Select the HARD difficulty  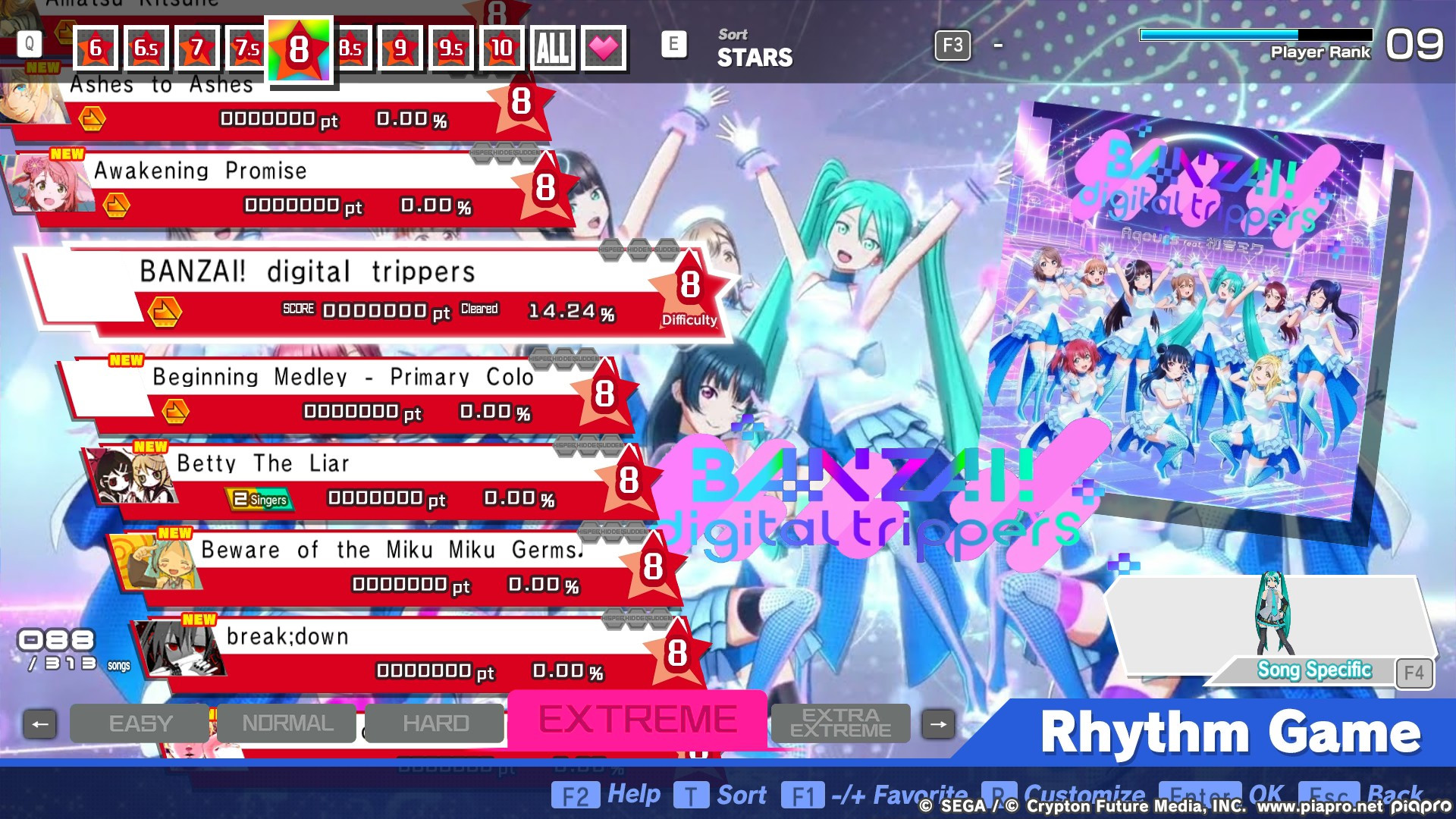coord(433,723)
